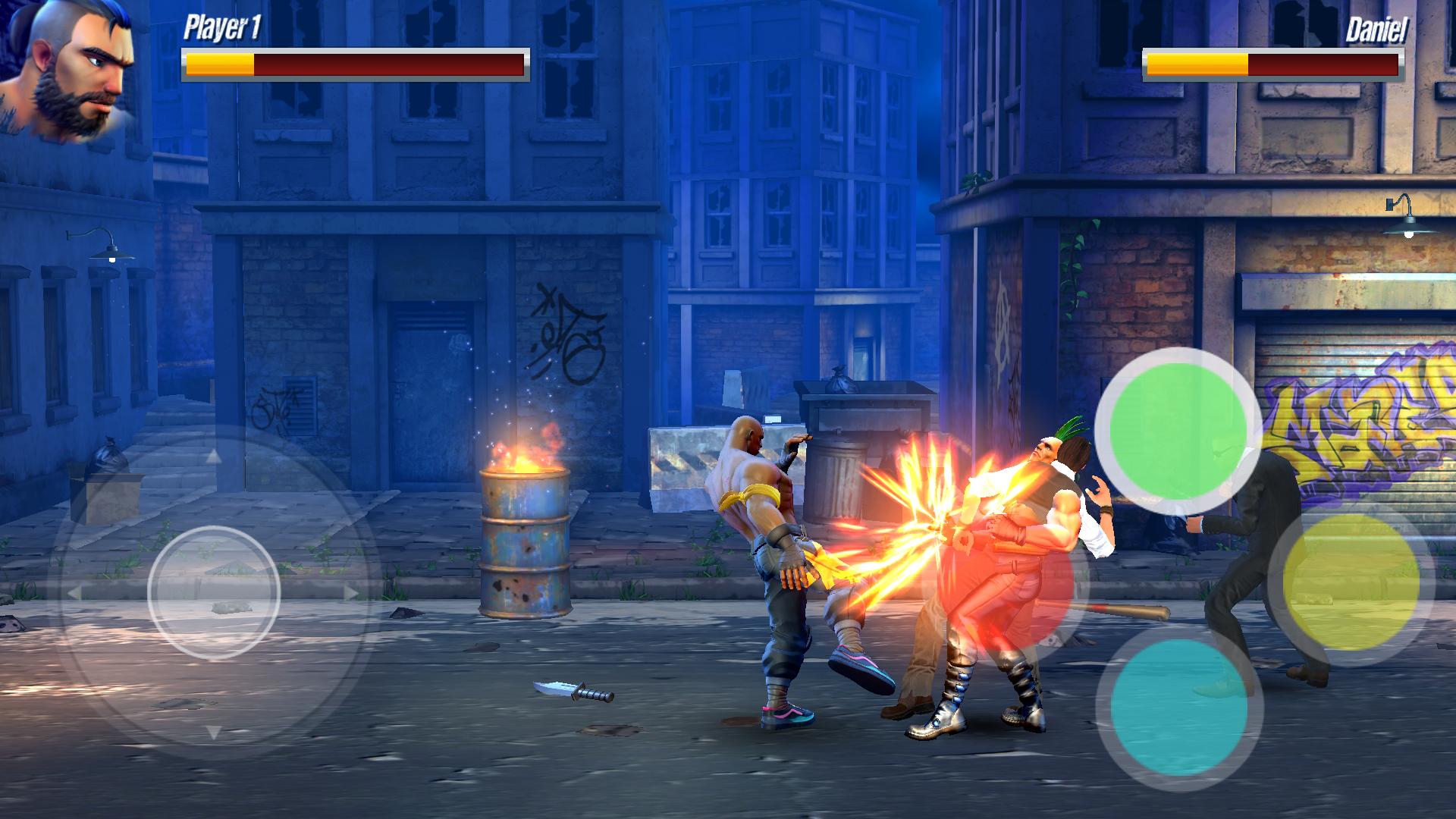1456x819 pixels.
Task: Tap the joystick's left arrow
Action: click(x=74, y=593)
